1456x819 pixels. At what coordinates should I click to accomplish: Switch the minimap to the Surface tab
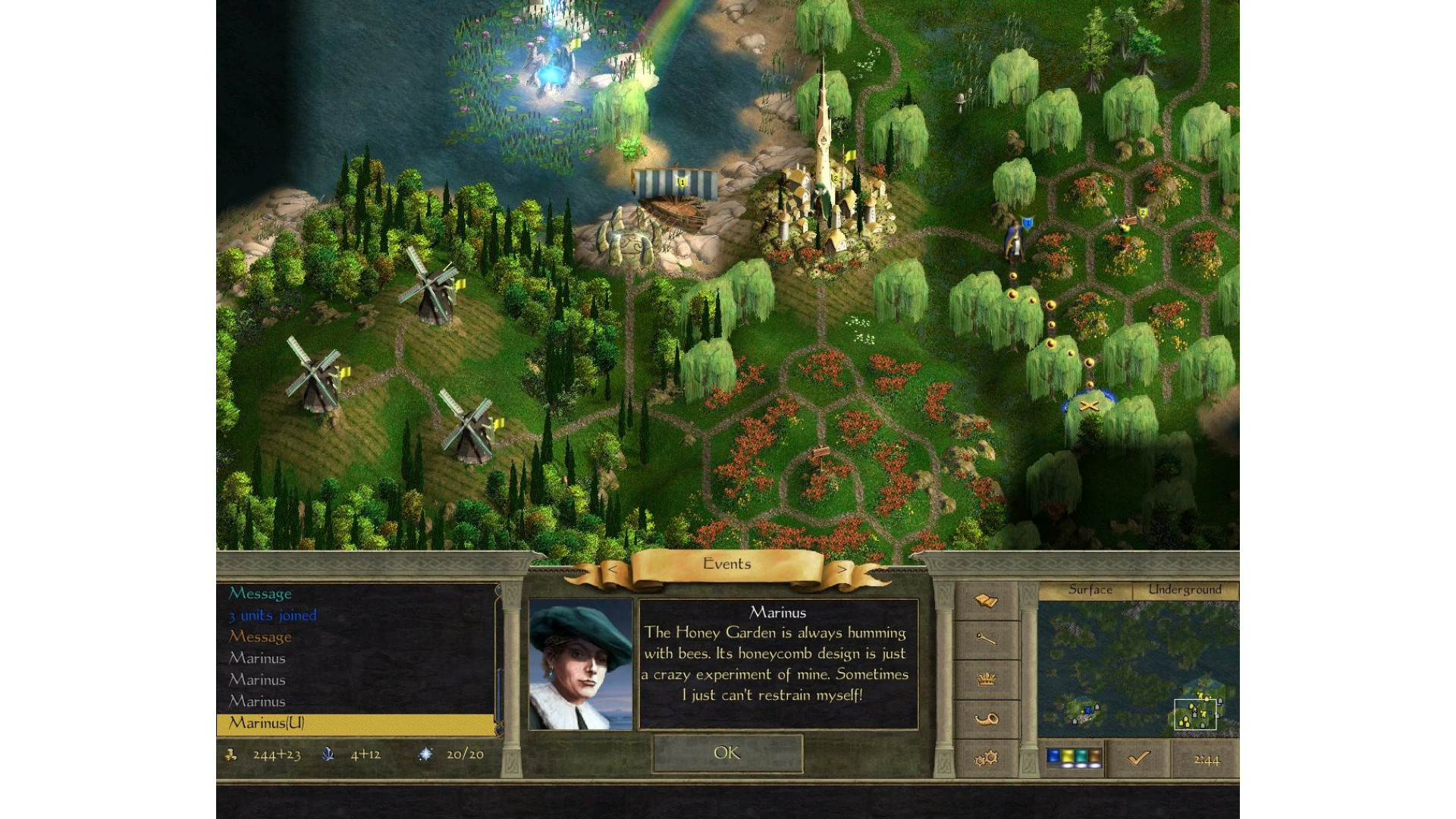click(1090, 590)
